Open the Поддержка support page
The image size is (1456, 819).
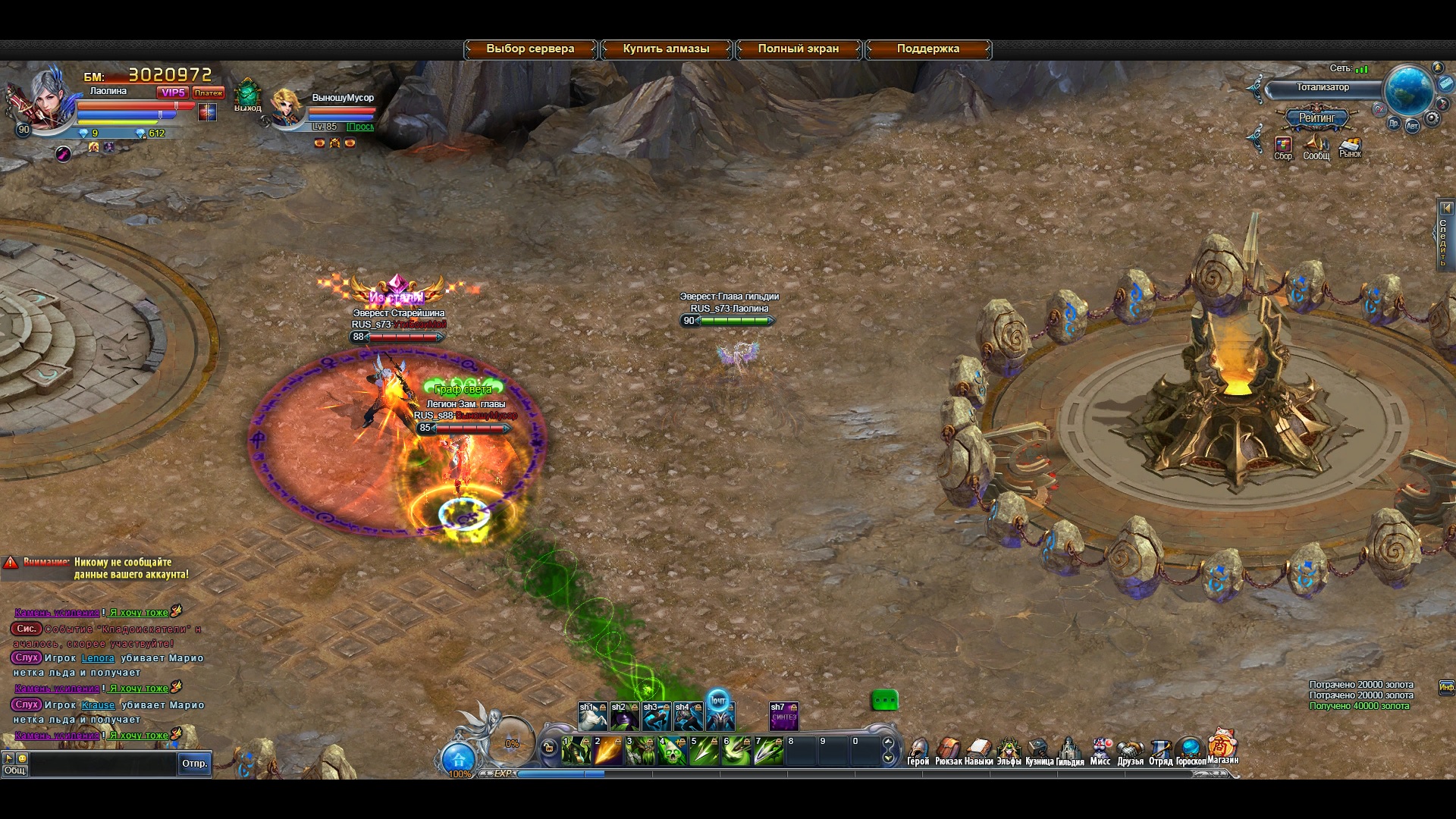[x=927, y=49]
